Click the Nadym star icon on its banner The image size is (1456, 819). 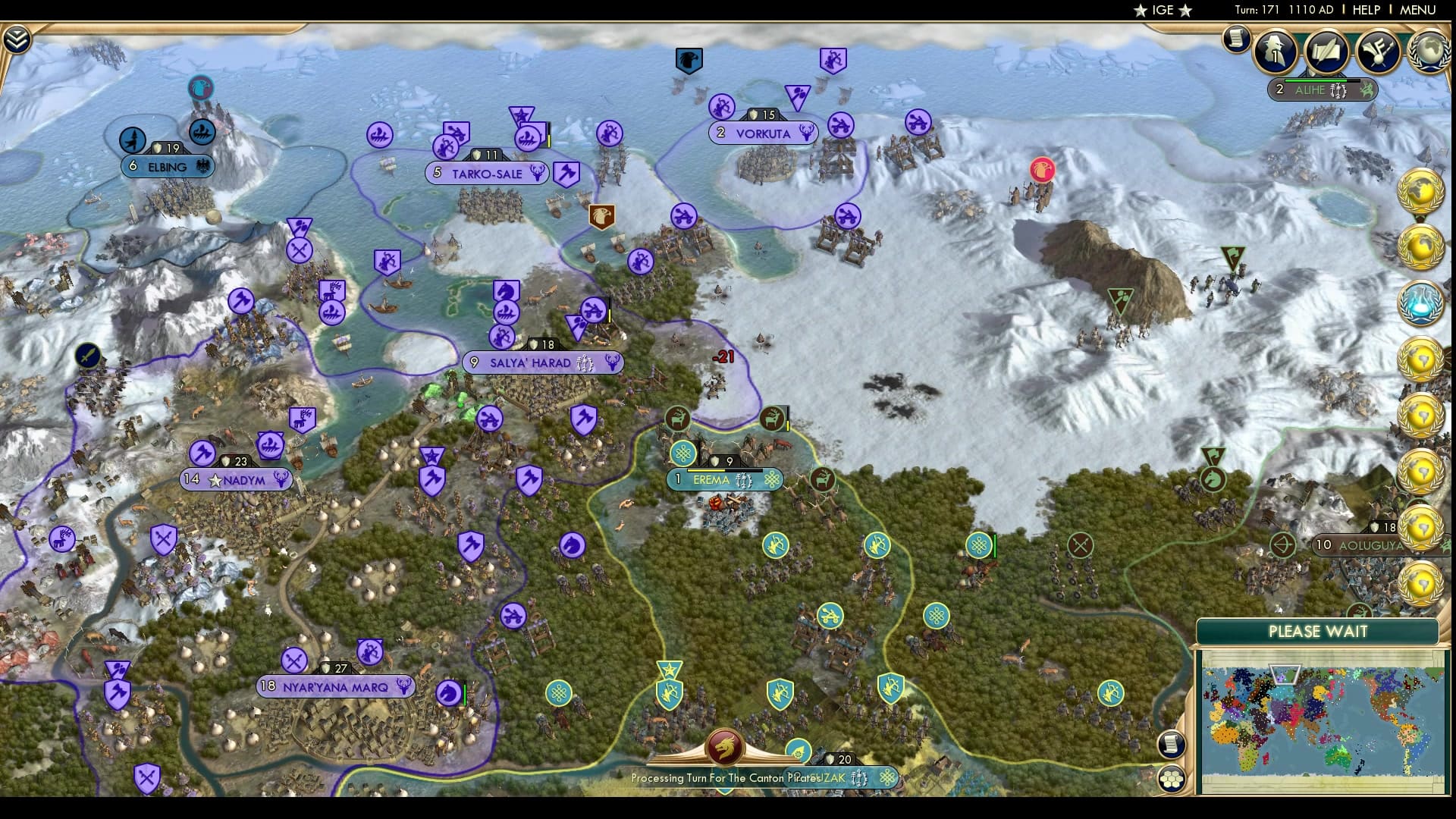(216, 479)
